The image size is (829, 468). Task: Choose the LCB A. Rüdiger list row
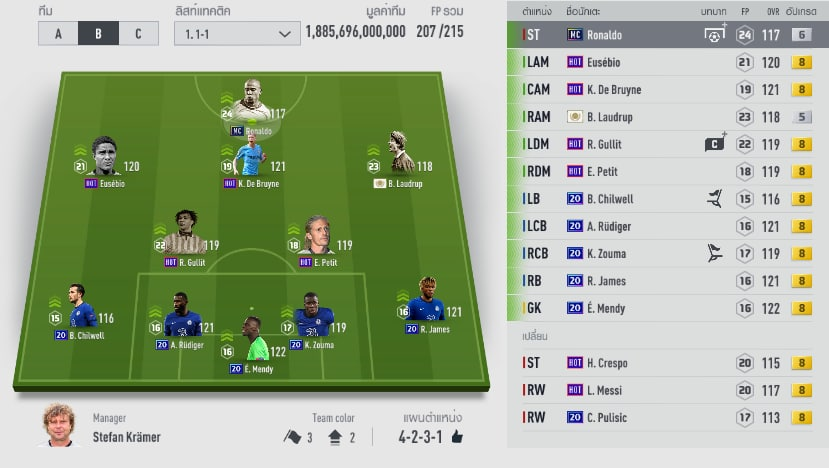coord(667,226)
